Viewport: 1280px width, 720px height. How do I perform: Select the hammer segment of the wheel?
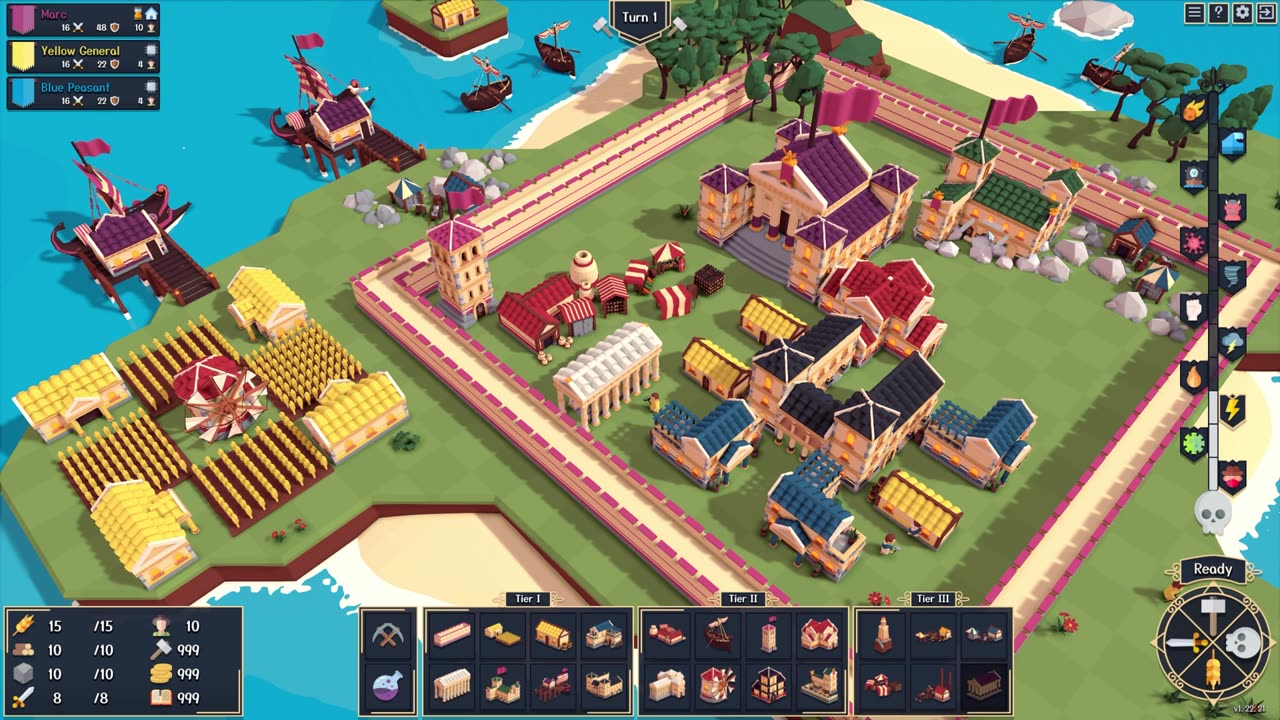point(1213,614)
